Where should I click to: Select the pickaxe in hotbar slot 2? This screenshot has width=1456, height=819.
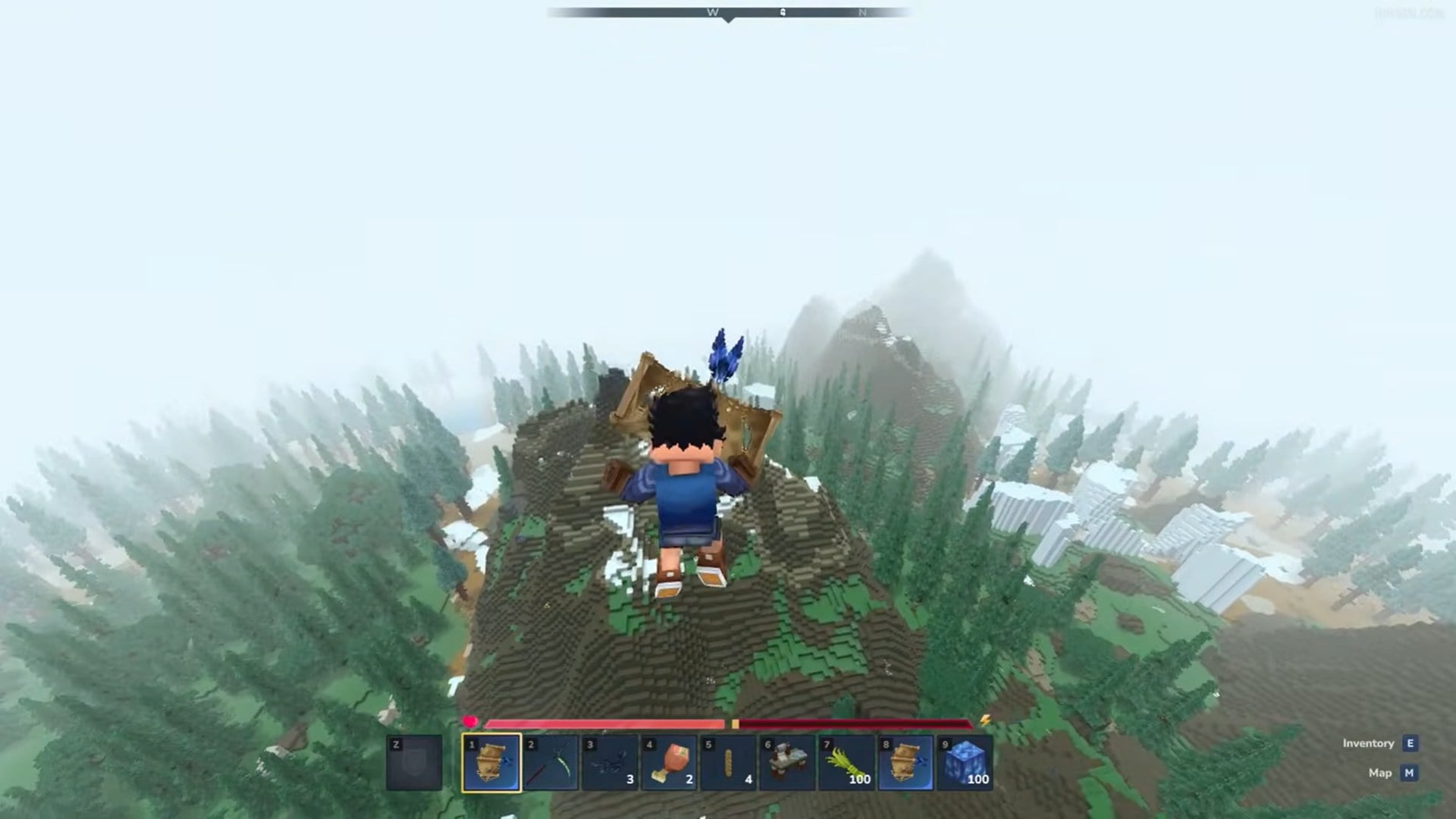(x=551, y=764)
